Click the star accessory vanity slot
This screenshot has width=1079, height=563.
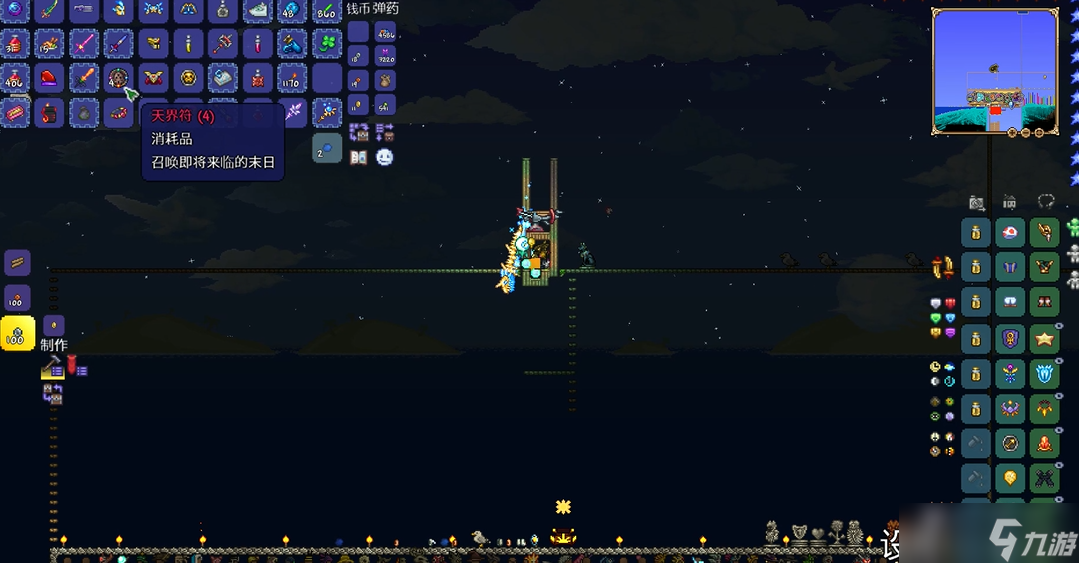[x=1045, y=339]
